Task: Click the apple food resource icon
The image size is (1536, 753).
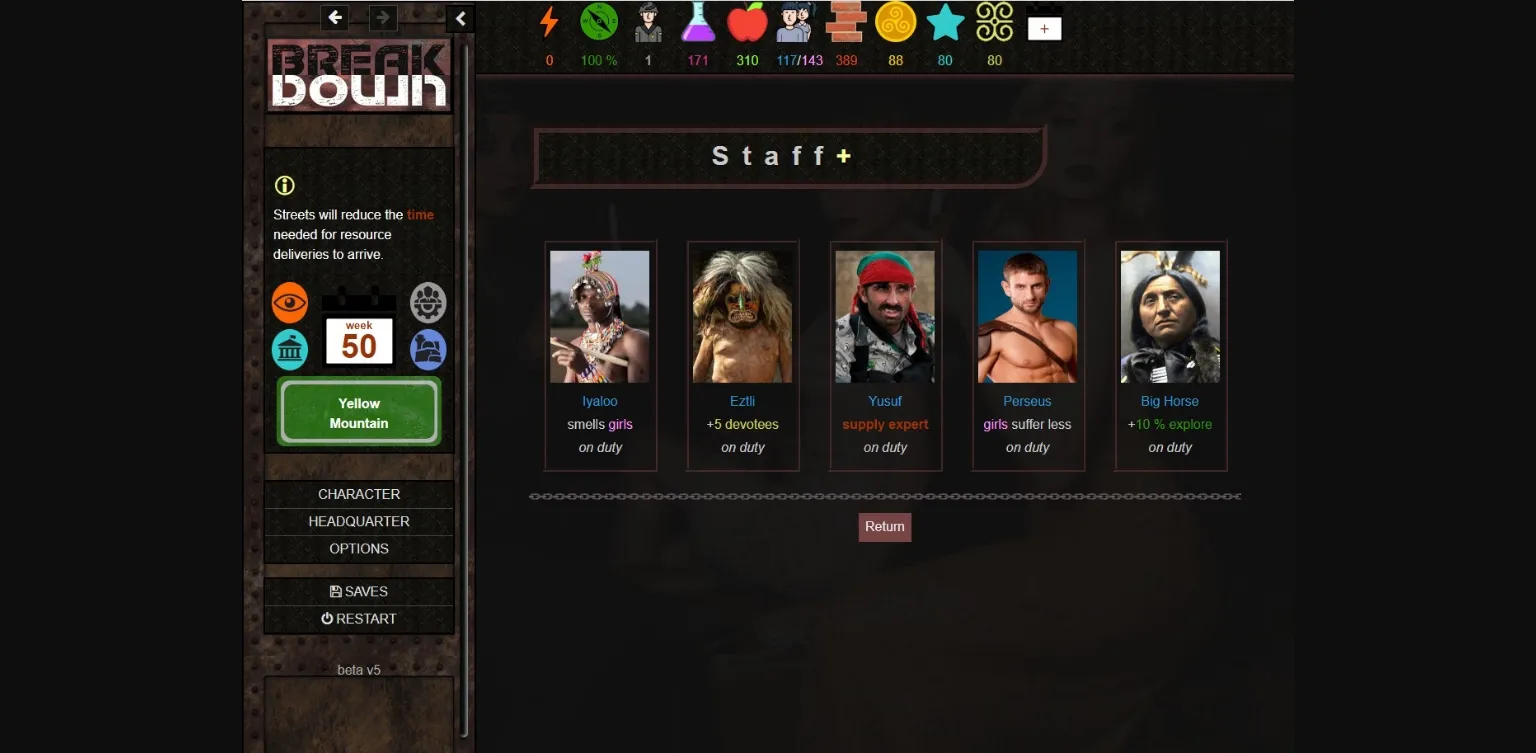Action: (x=747, y=24)
